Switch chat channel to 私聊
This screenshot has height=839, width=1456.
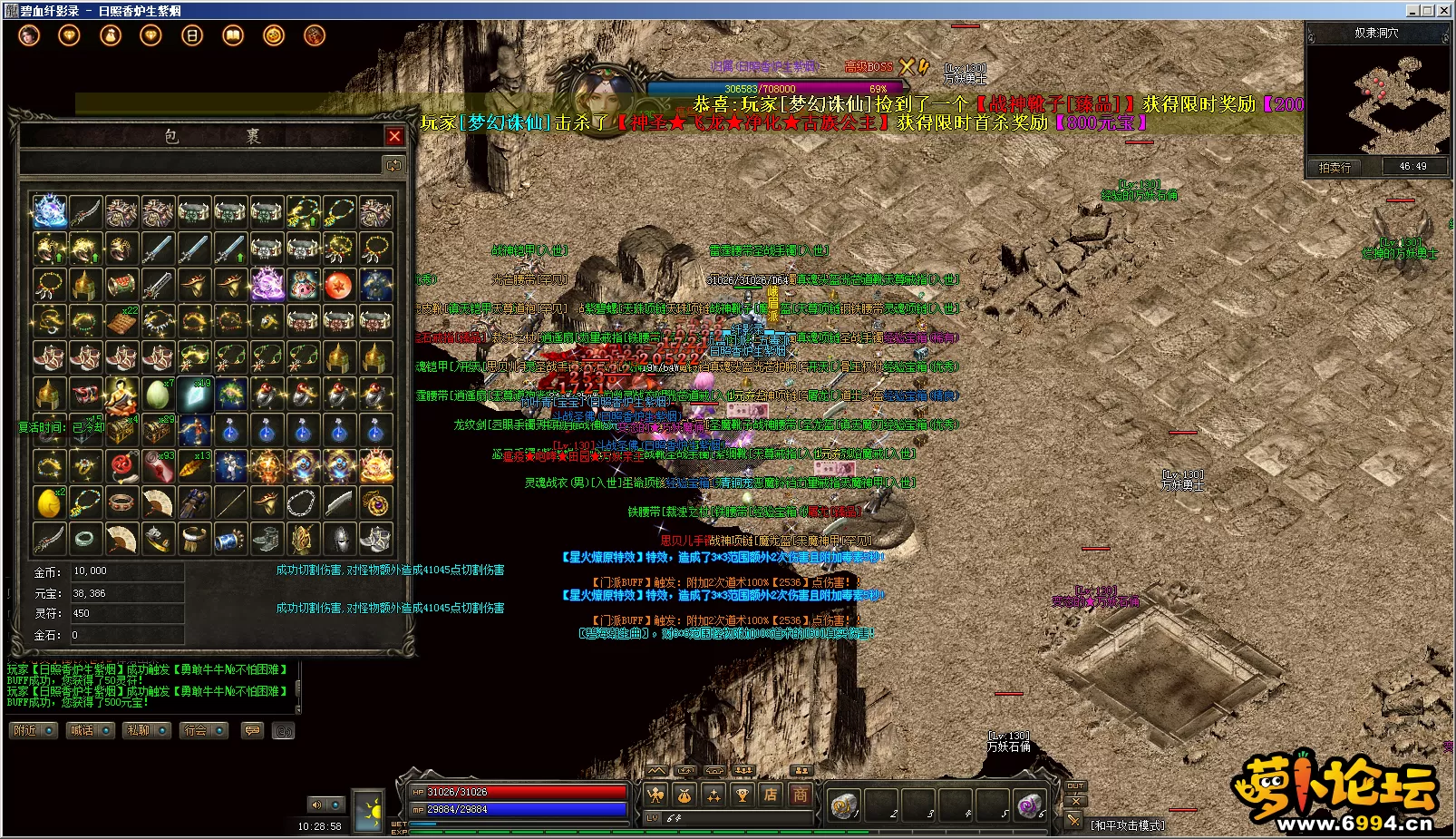(x=147, y=730)
